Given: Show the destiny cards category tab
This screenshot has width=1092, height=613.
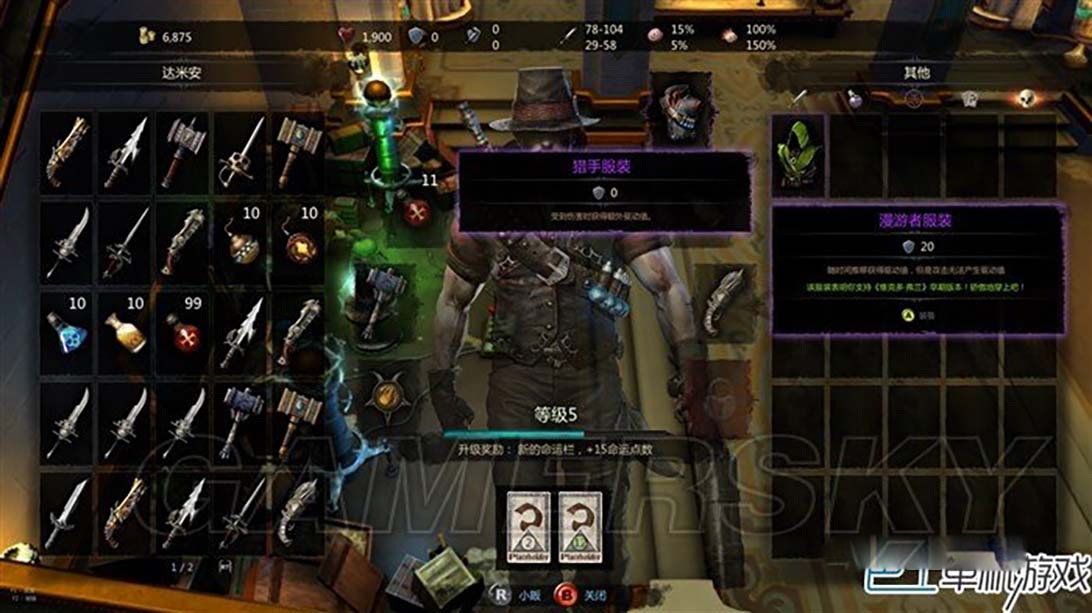Looking at the screenshot, I should click(968, 98).
